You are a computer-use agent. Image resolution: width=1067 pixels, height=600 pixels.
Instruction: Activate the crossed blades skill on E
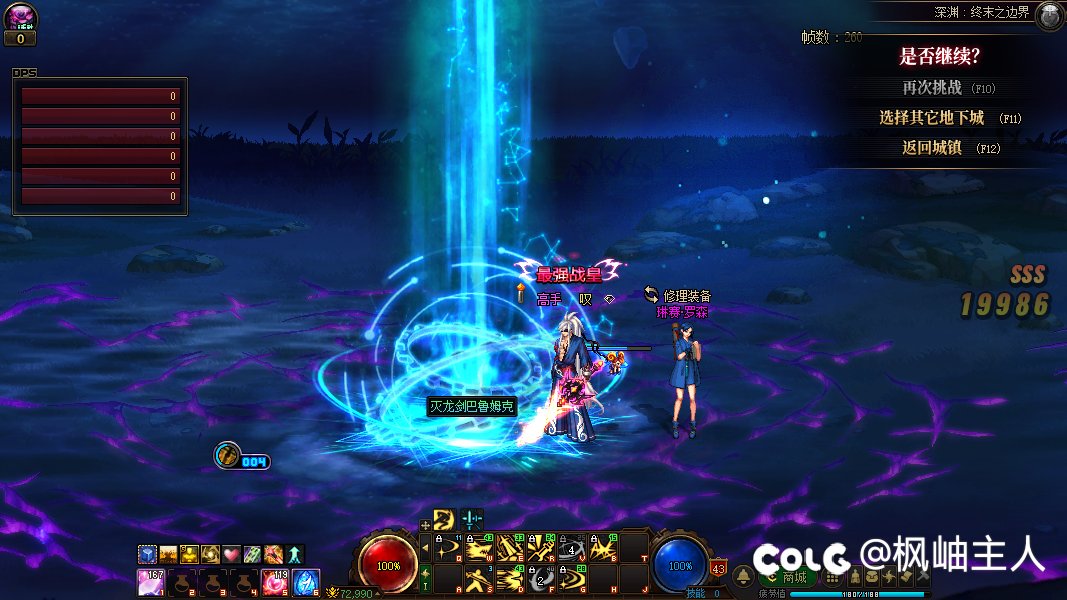pyautogui.click(x=512, y=548)
